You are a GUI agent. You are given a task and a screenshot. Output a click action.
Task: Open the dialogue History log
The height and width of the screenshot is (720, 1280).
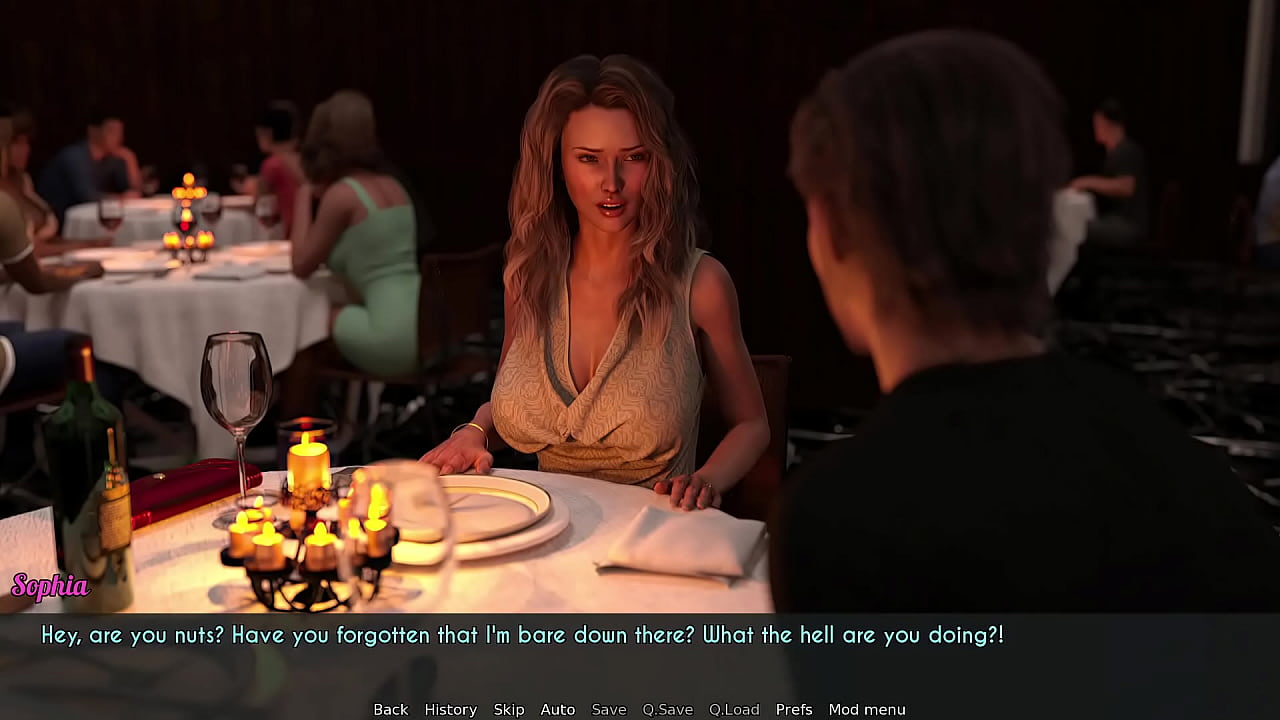tap(450, 709)
